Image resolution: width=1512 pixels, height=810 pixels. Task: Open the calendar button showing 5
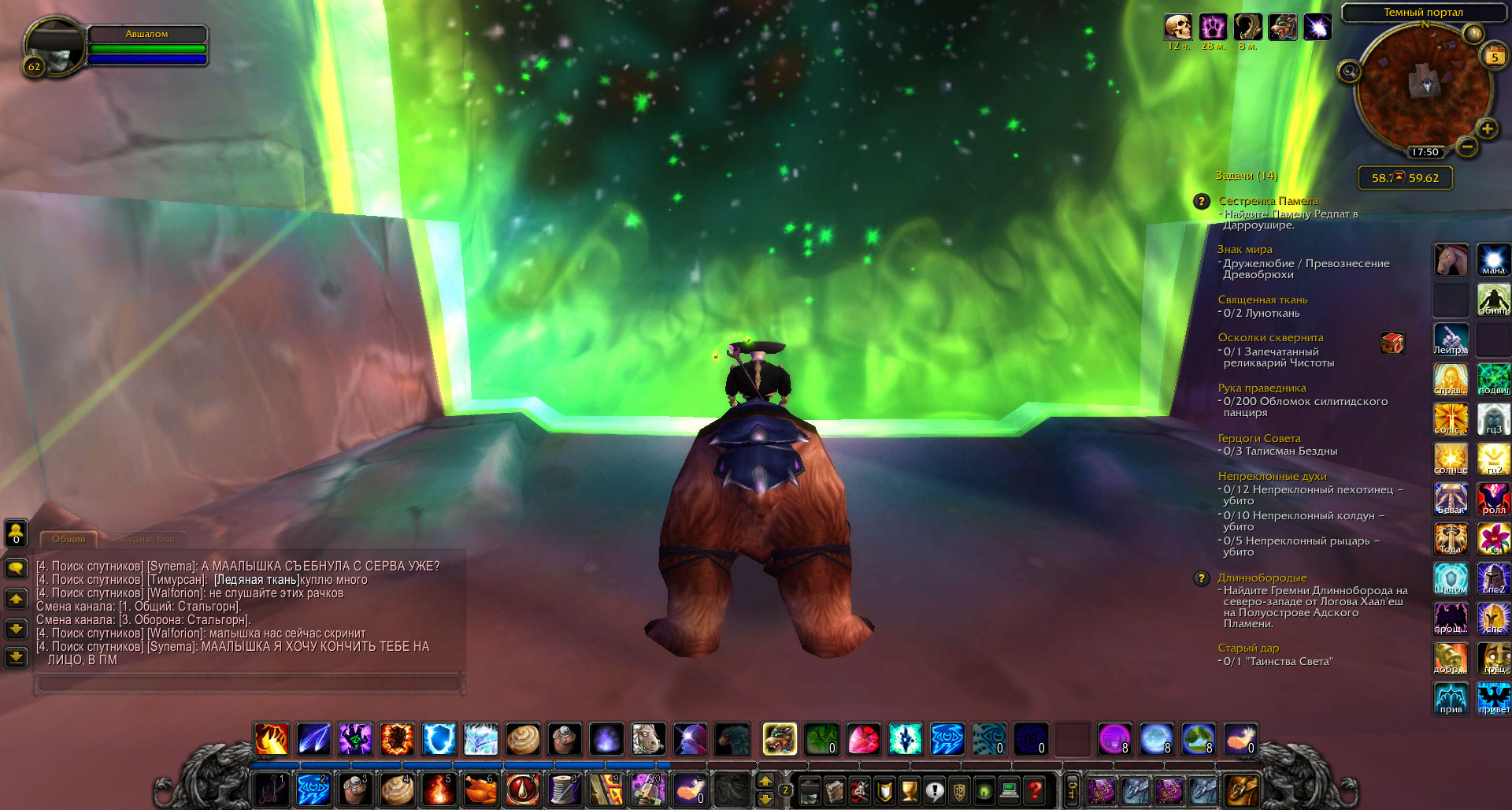tap(1494, 56)
